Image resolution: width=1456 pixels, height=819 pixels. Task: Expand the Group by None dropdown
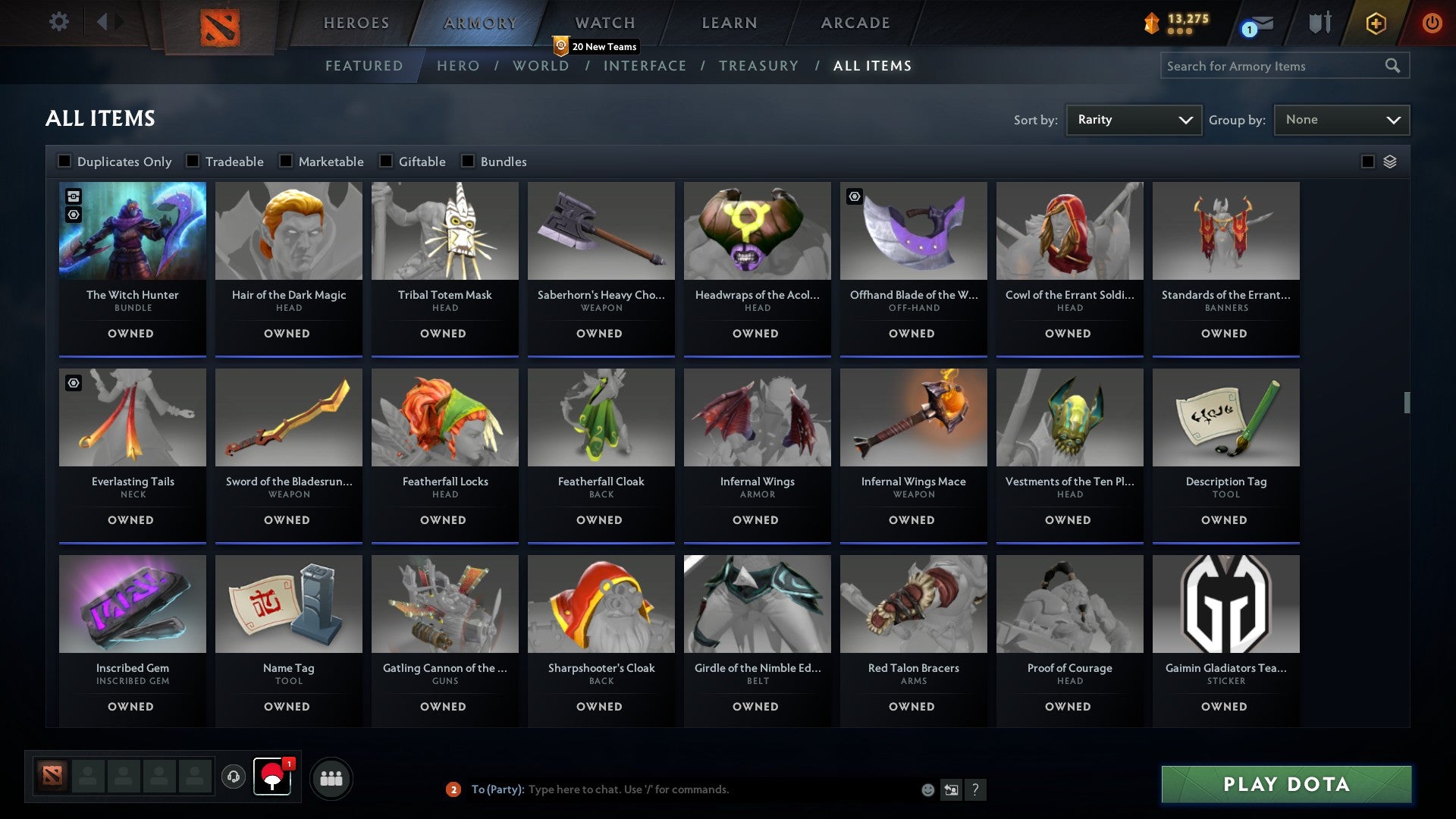pyautogui.click(x=1341, y=119)
